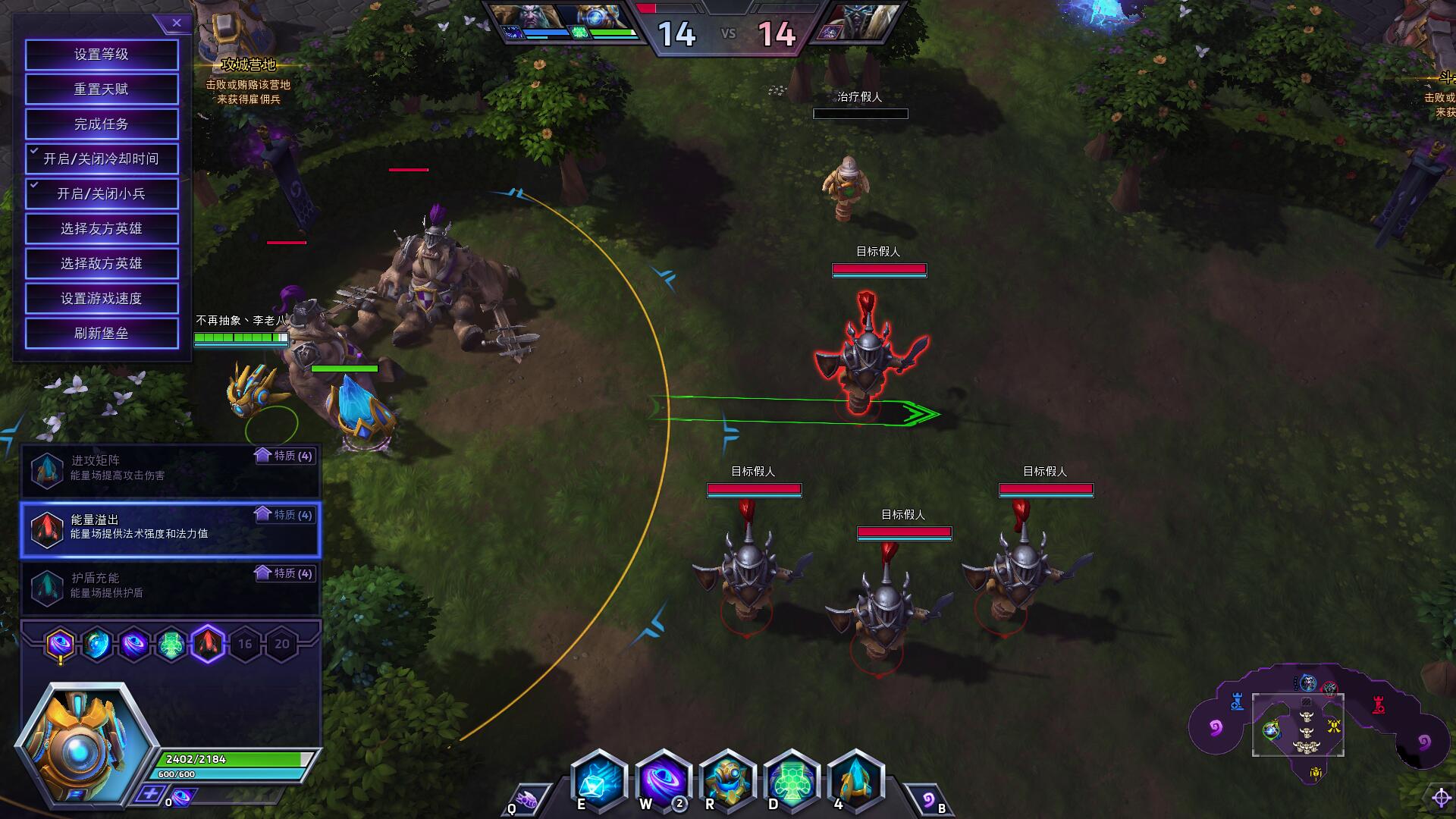Toggle the 开启/关闭小兵 minions option
This screenshot has width=1456, height=819.
(102, 194)
